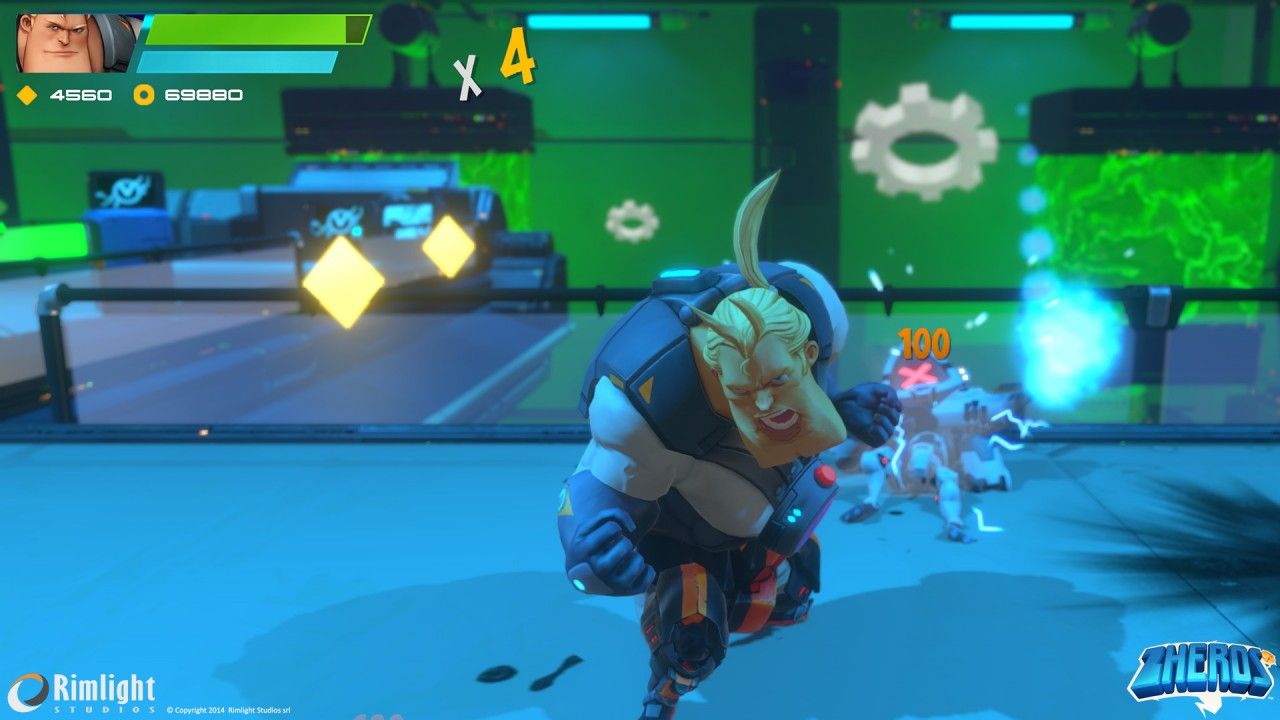This screenshot has width=1280, height=720.
Task: Click the green health bar
Action: coord(250,30)
